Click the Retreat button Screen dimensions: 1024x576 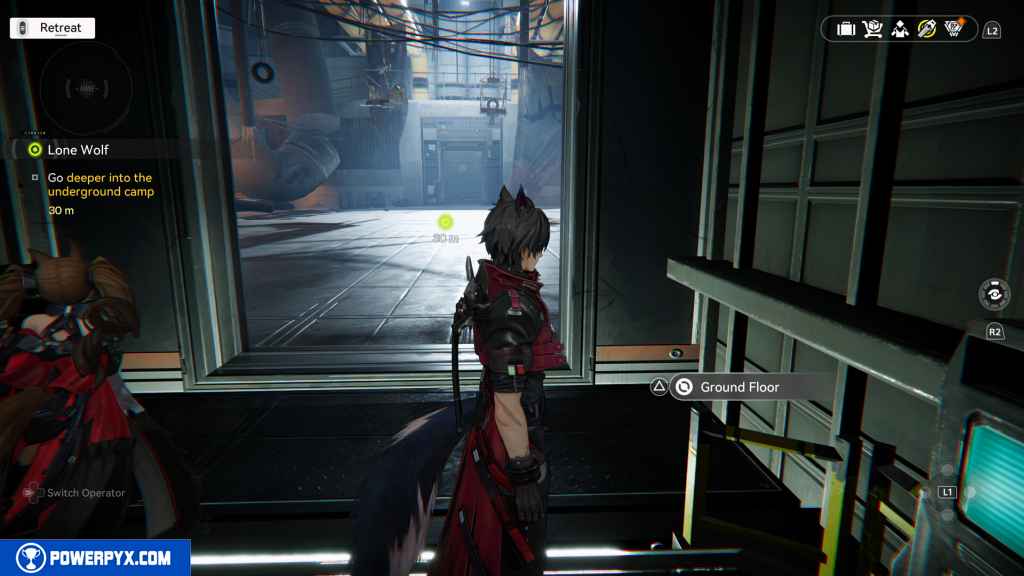pos(52,28)
